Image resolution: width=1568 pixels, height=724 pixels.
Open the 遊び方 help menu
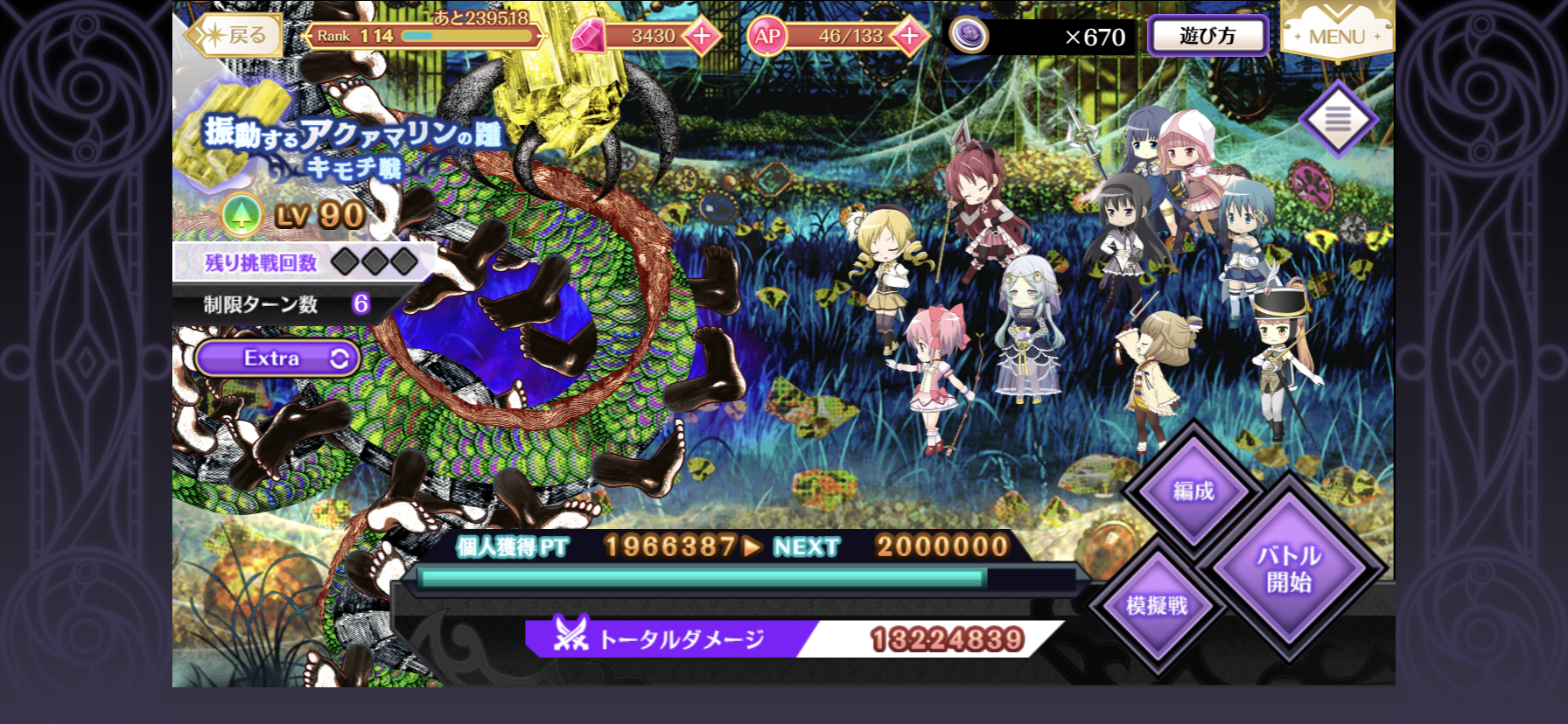coord(1207,36)
